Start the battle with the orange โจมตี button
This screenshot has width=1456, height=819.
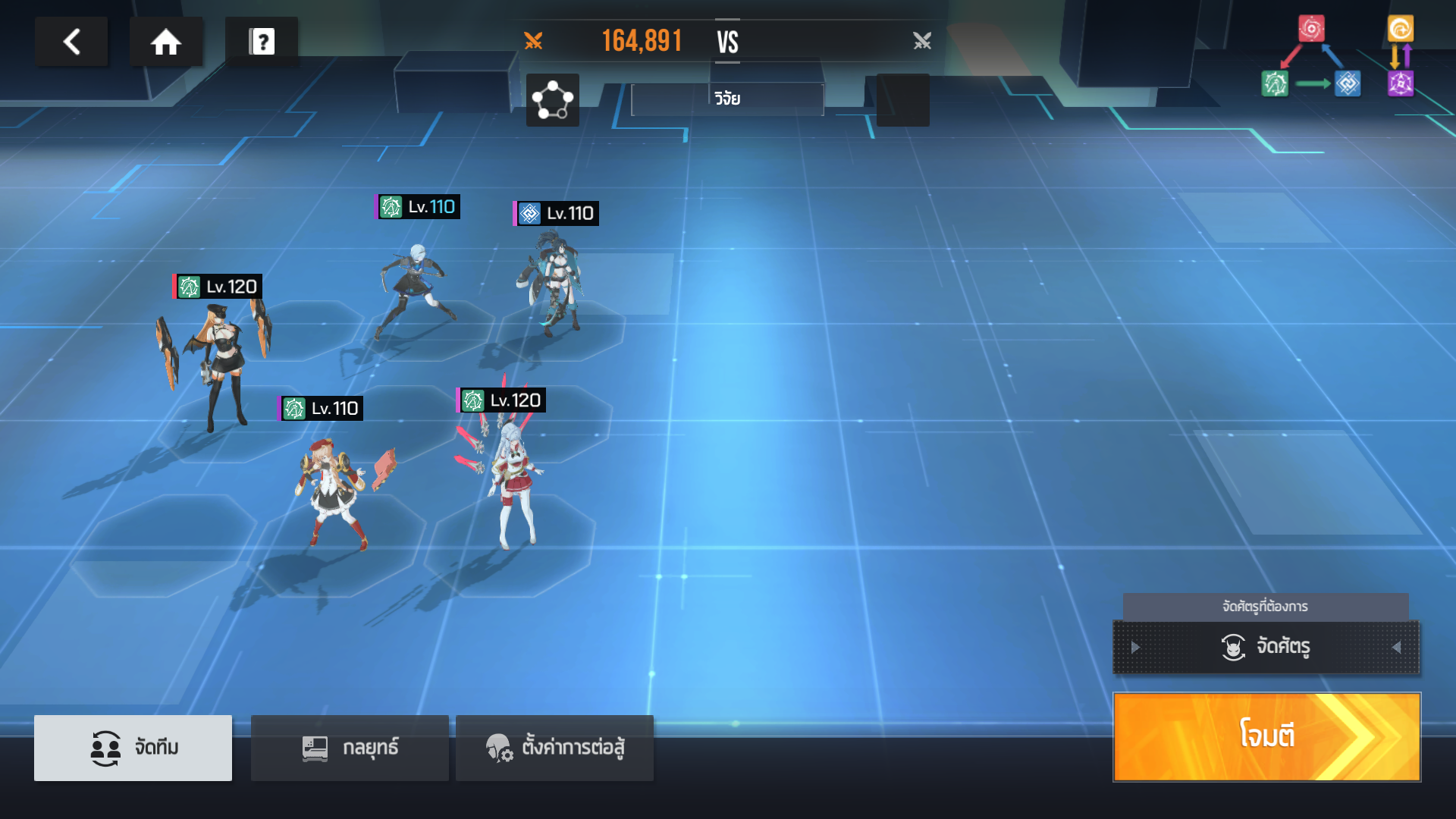click(1266, 736)
